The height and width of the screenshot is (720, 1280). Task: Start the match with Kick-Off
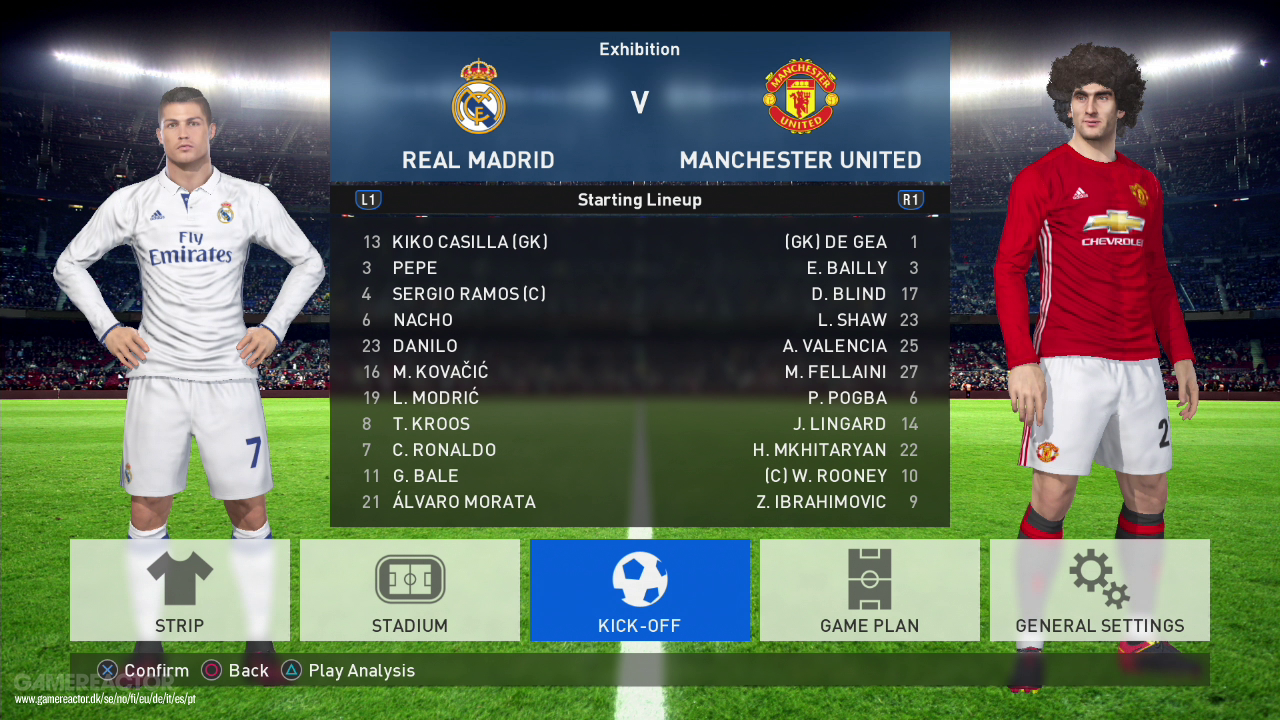(x=640, y=590)
